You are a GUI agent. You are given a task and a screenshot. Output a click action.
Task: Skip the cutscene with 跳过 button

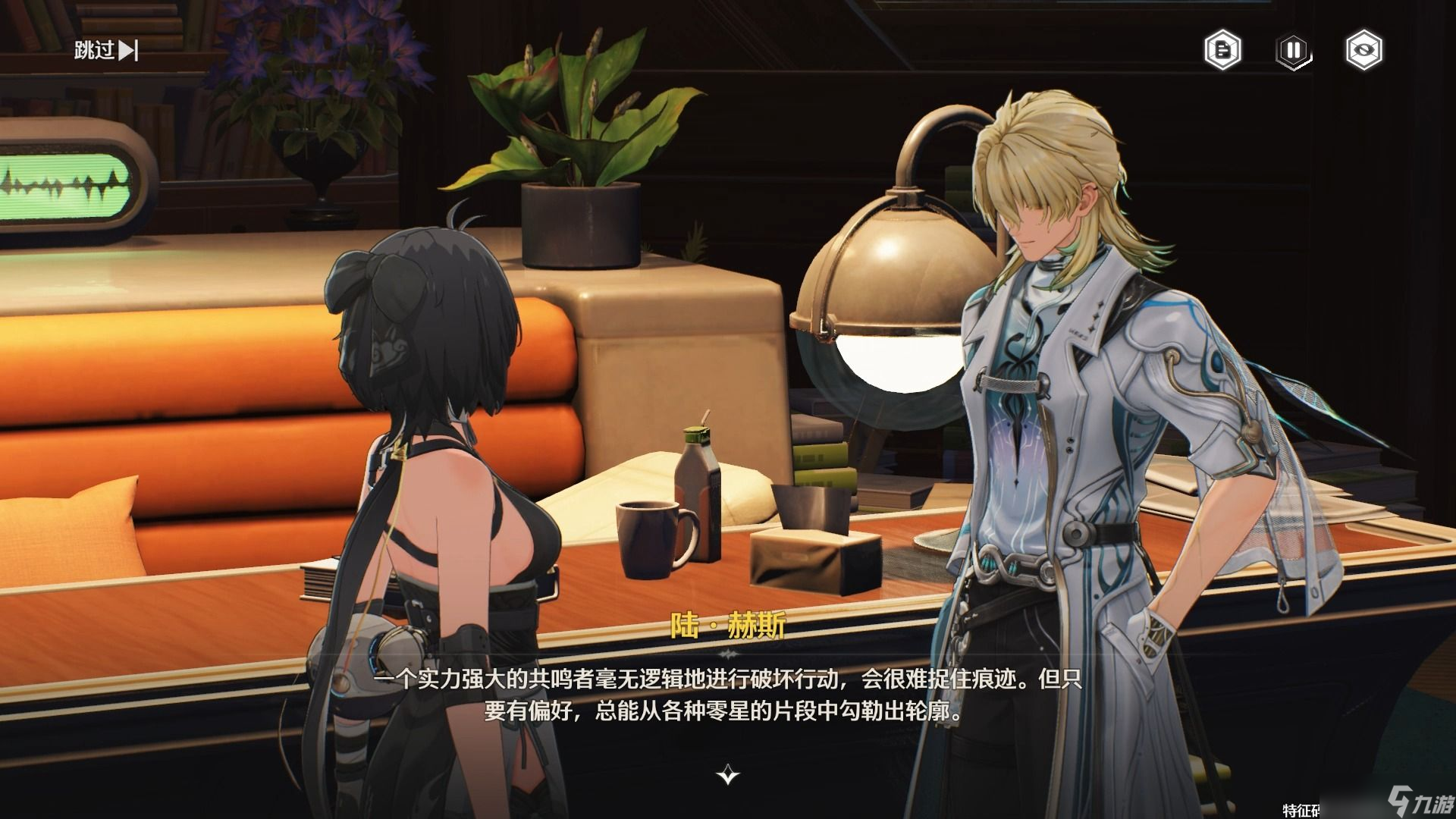click(x=106, y=51)
